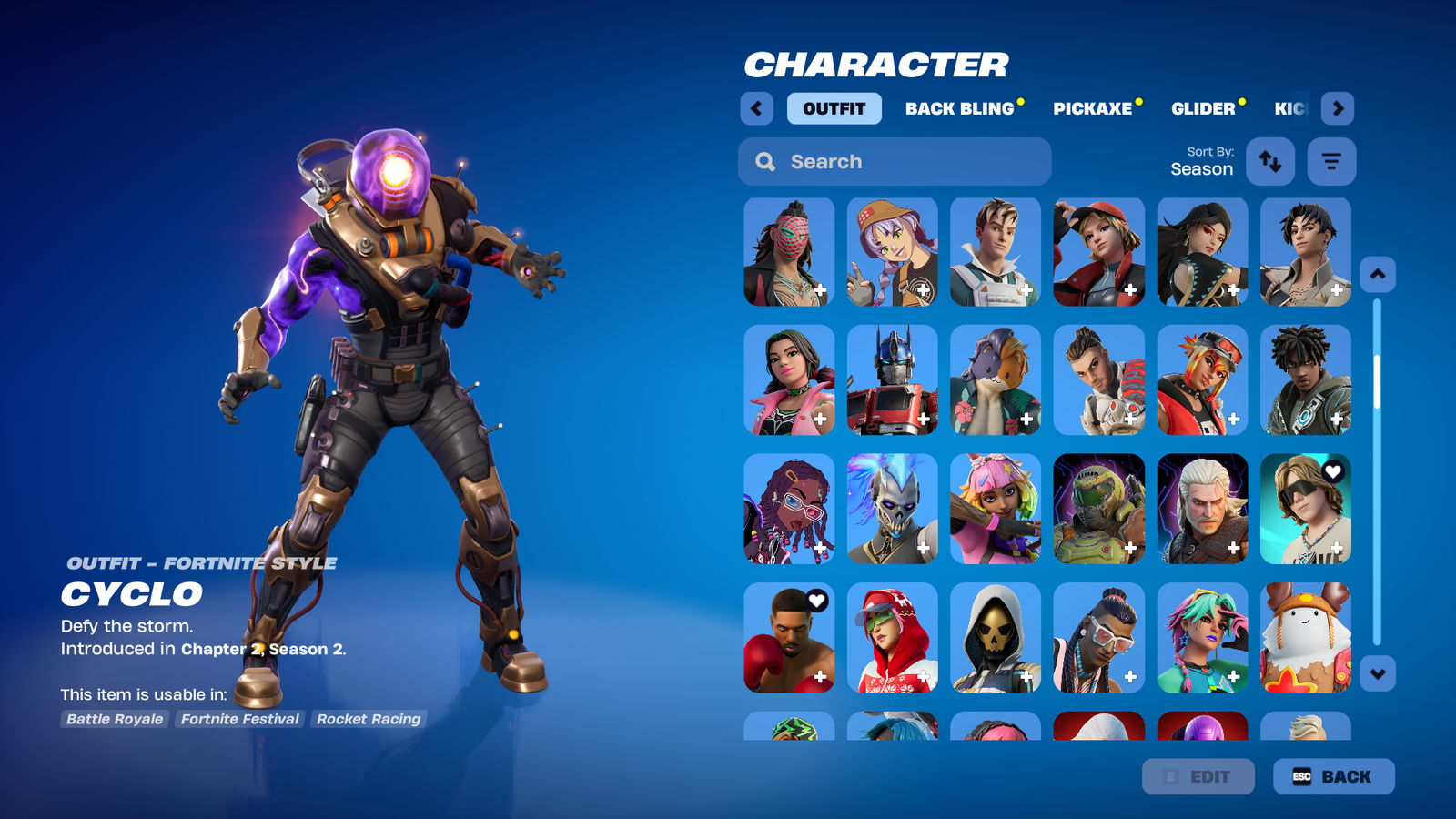The image size is (1456, 819).
Task: Focus the Search field
Action: (x=895, y=161)
